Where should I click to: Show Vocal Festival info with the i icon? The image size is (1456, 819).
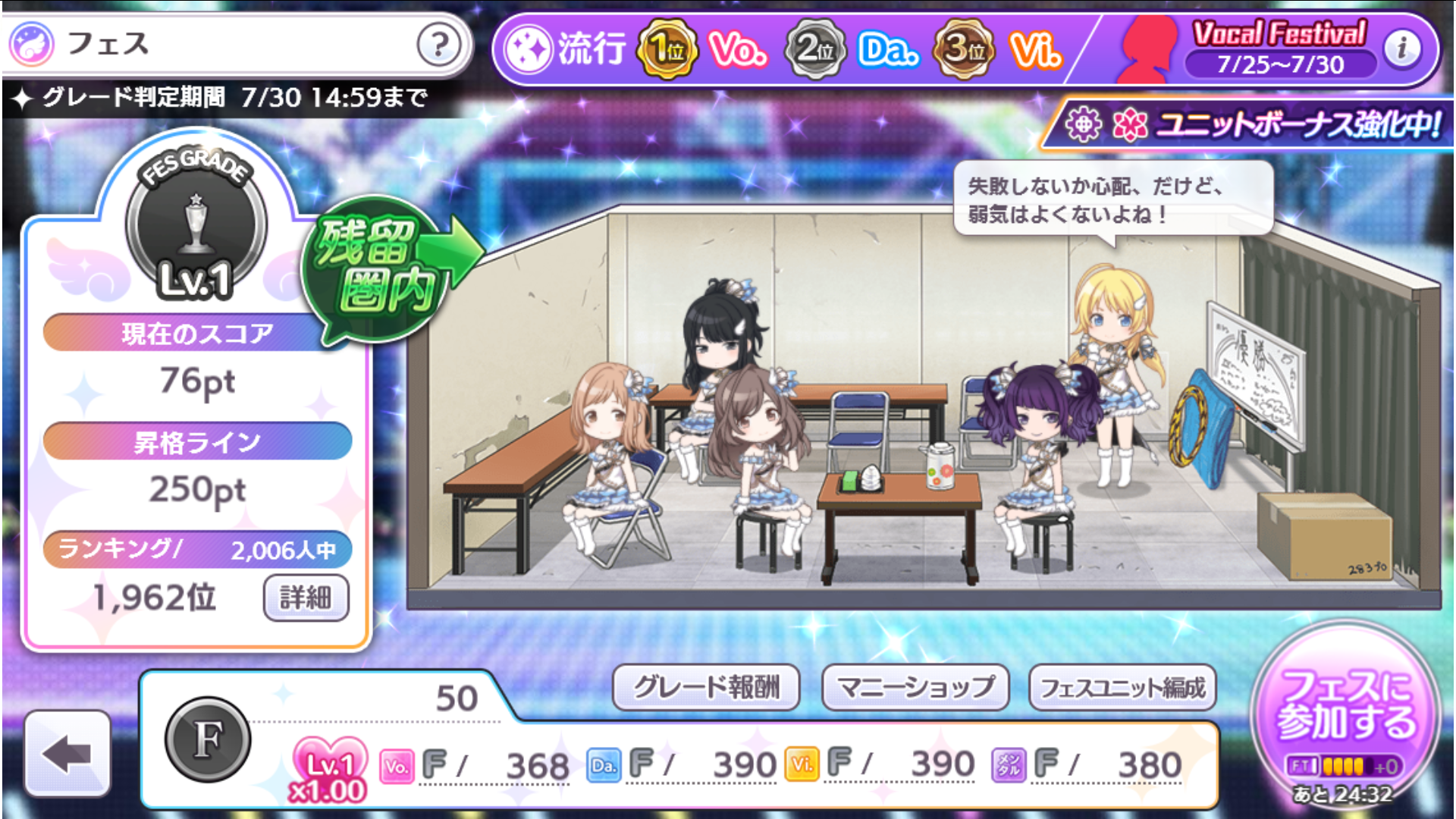point(1401,49)
